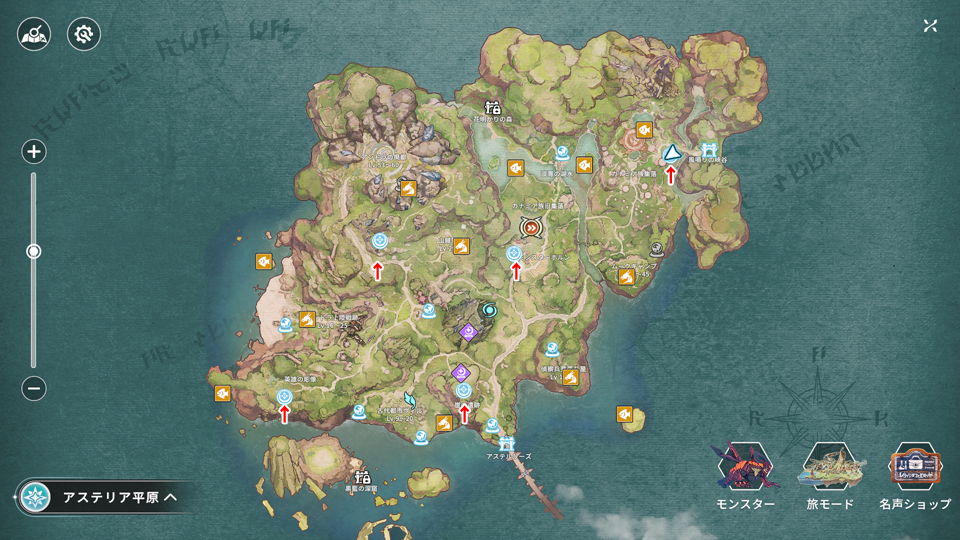
Task: Select the fishing spot on the offshore islet
Action: tap(629, 414)
